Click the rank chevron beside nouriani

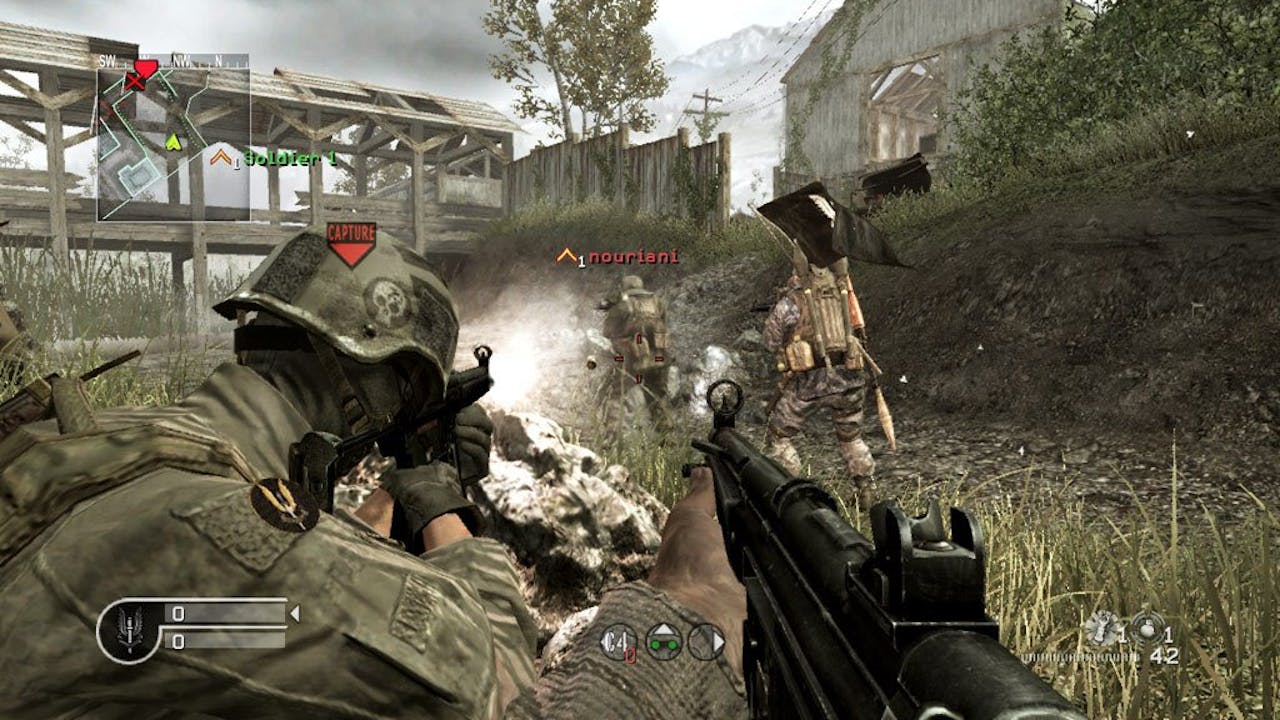(565, 257)
